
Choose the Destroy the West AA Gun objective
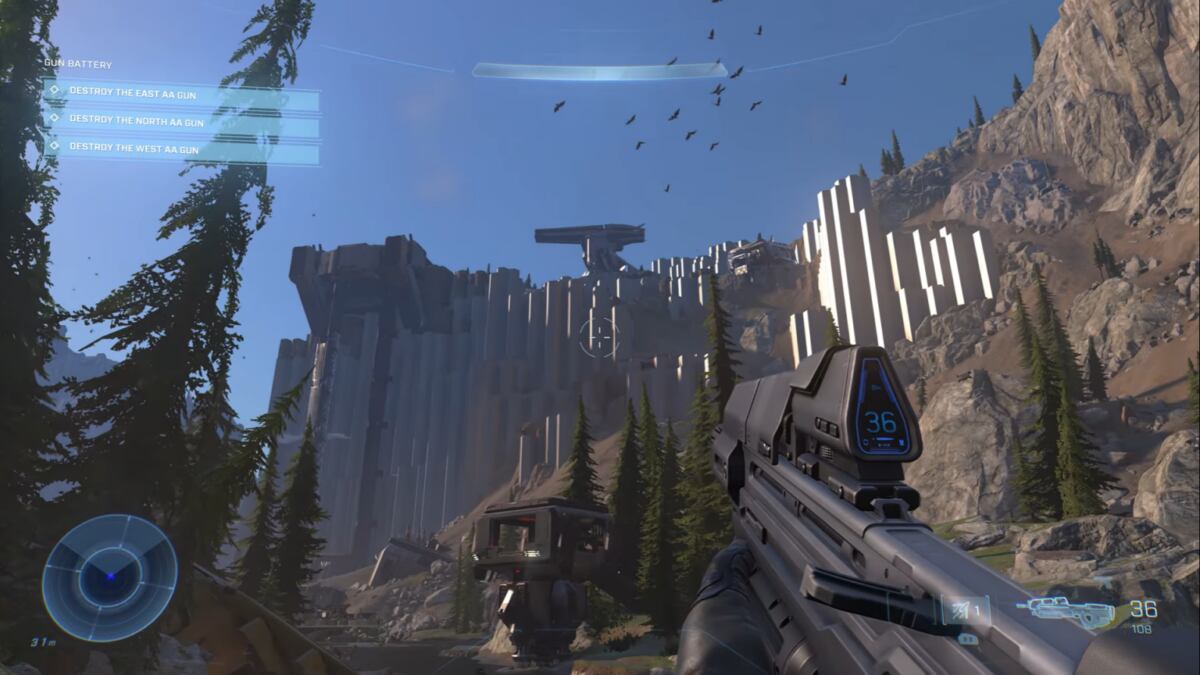click(x=181, y=150)
